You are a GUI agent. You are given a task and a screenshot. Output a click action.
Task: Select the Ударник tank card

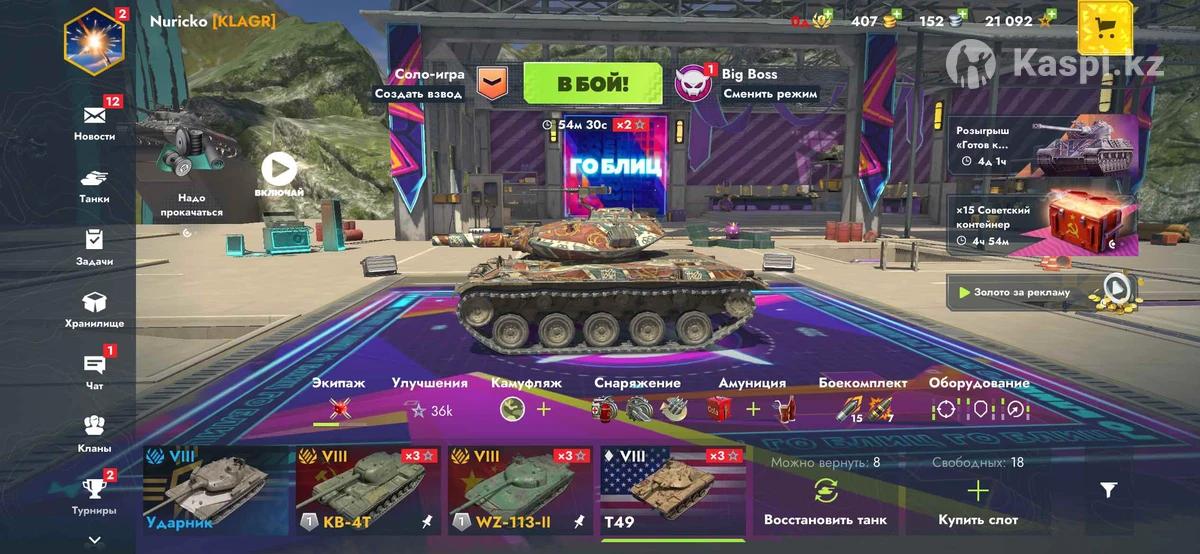point(215,491)
